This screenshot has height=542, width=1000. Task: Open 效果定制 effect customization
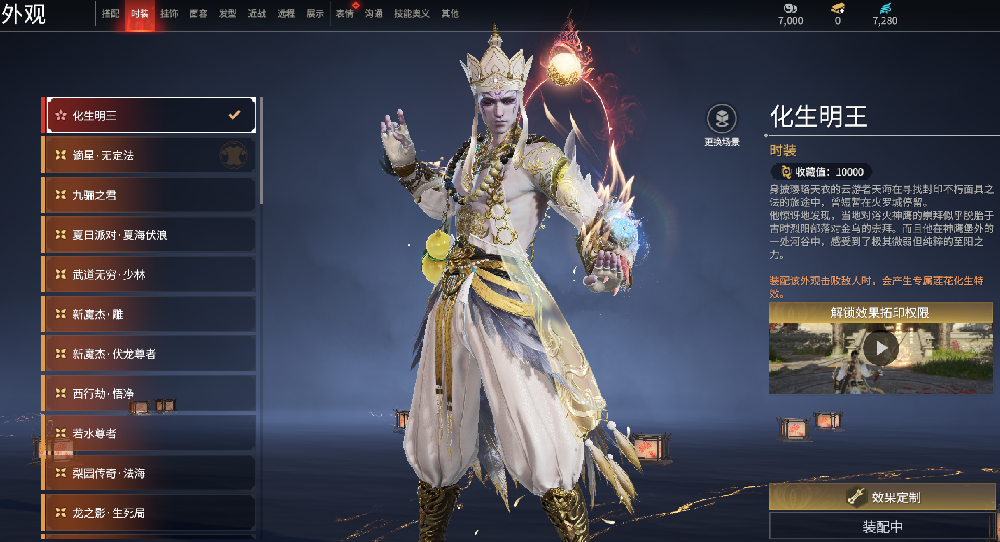pyautogui.click(x=881, y=497)
